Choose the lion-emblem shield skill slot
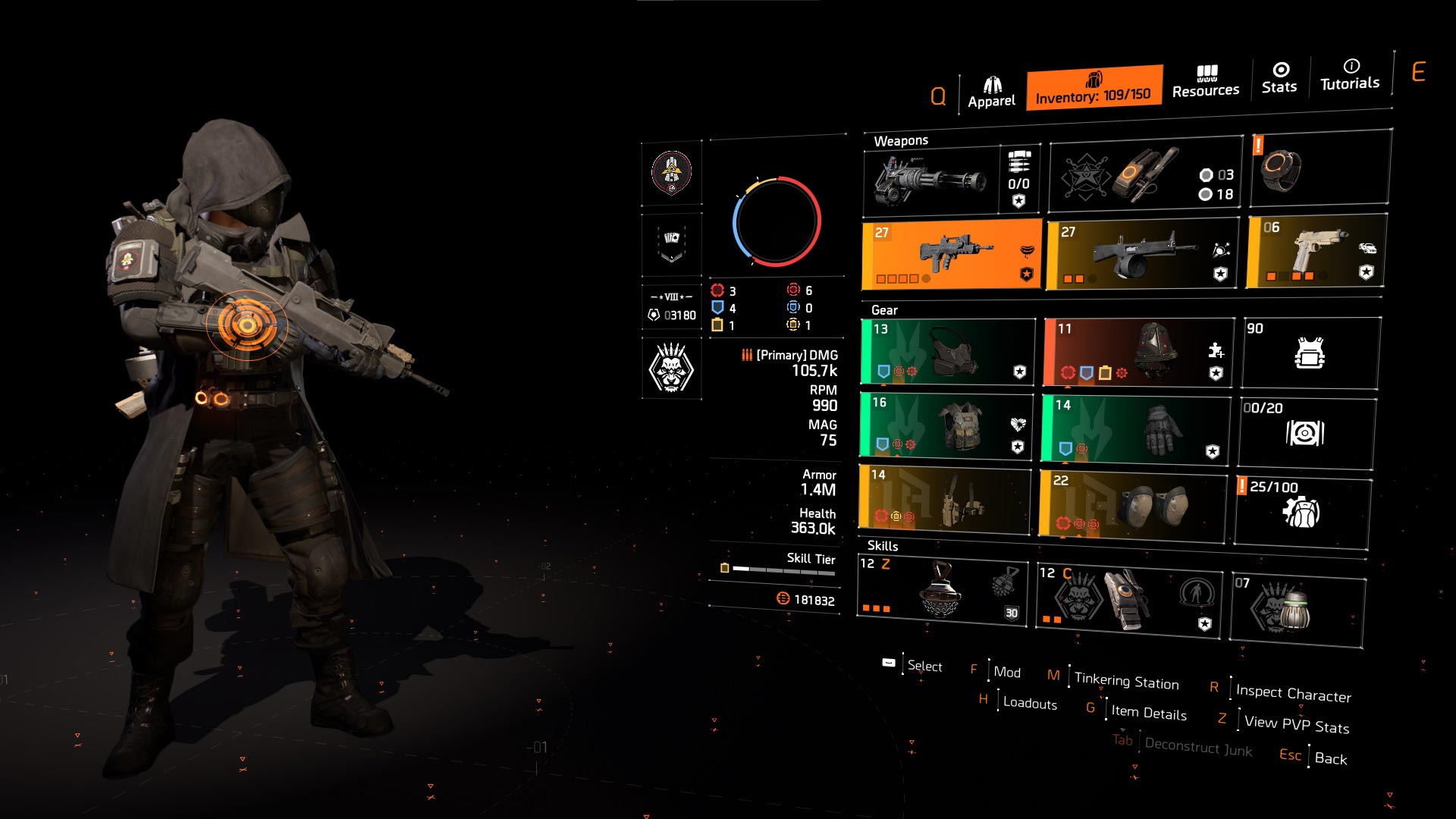The image size is (1456, 819). tap(1128, 601)
